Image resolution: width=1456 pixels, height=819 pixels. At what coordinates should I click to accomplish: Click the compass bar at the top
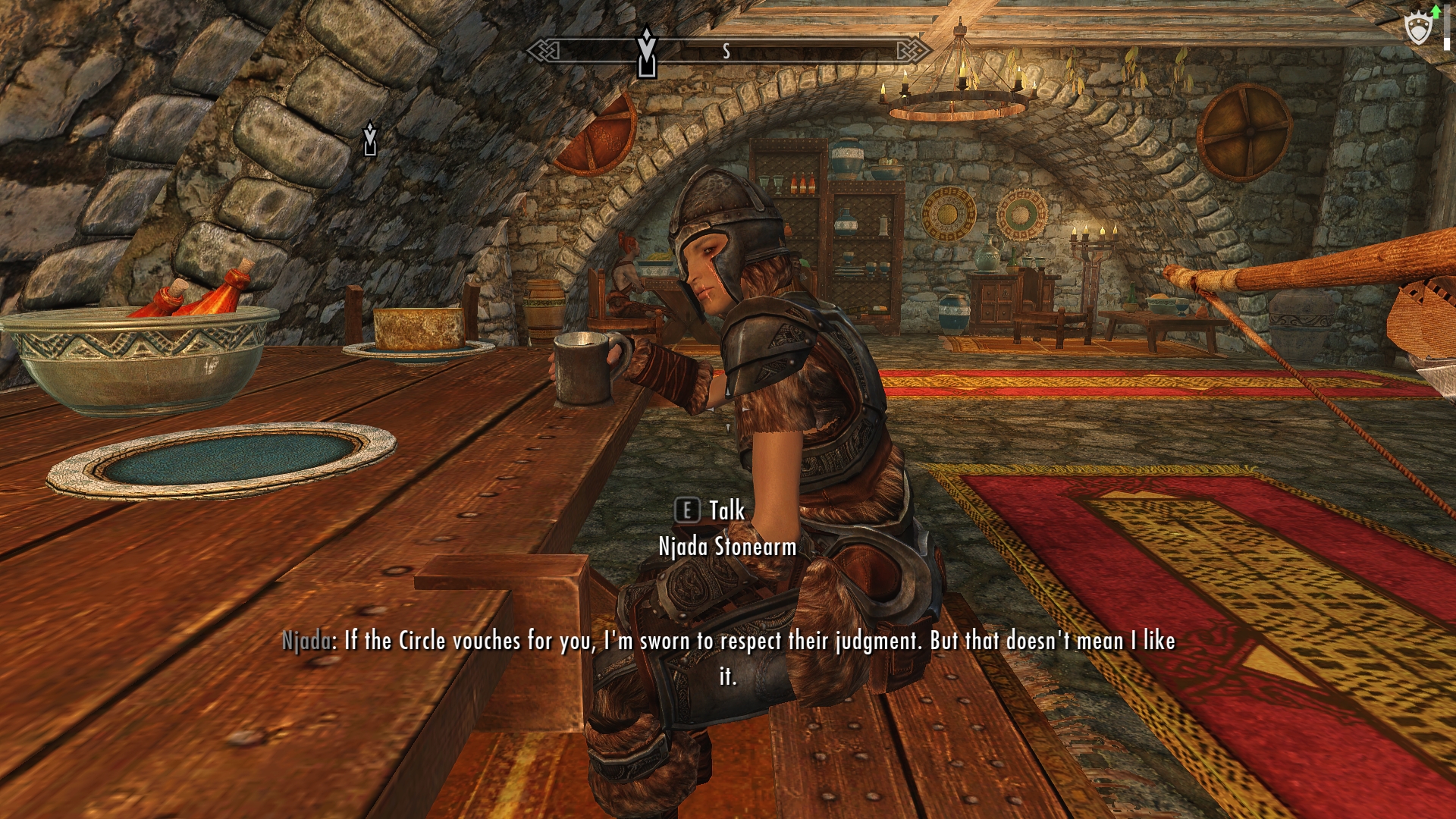pos(728,51)
